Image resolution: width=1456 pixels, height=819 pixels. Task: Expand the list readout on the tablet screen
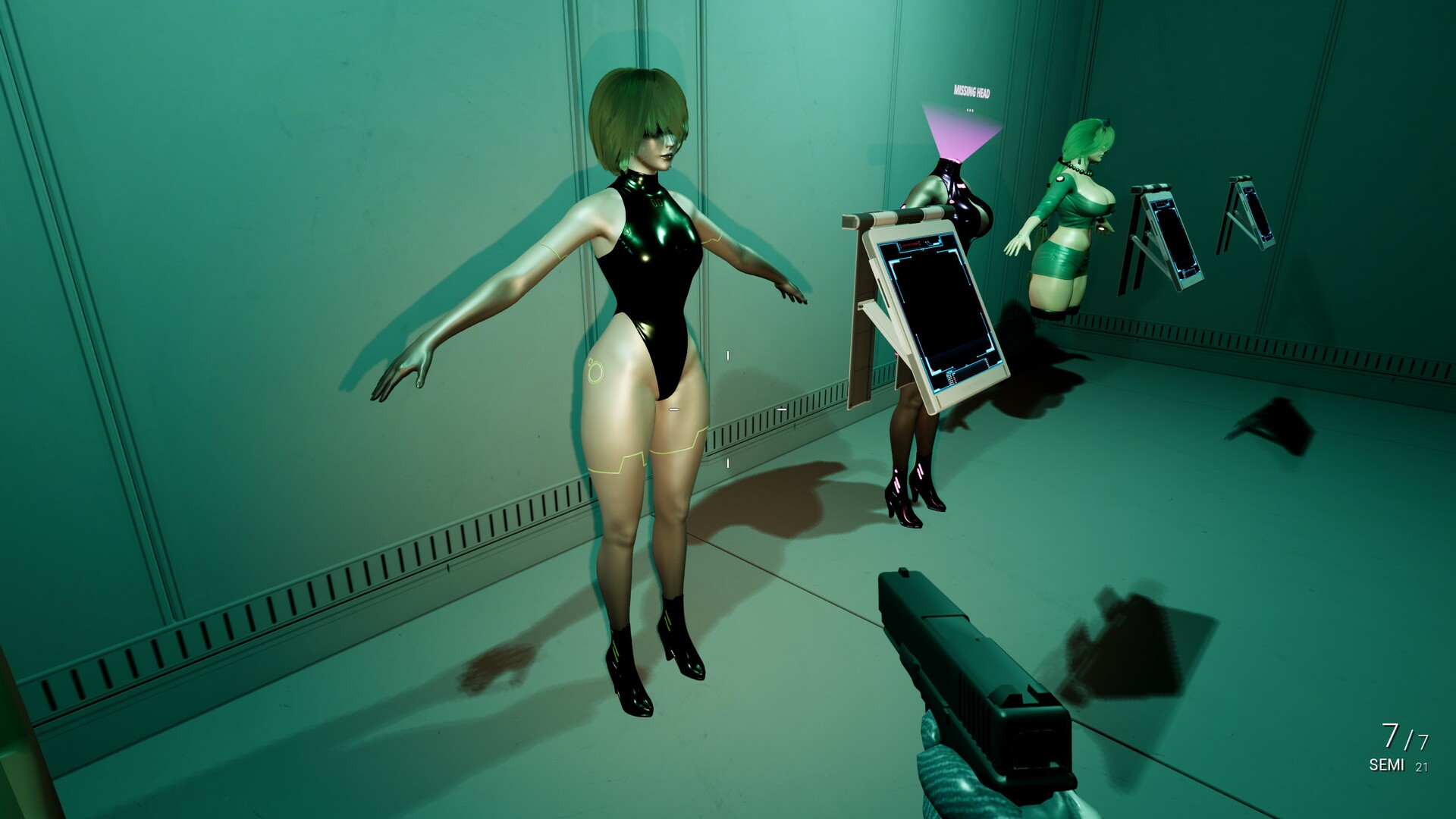tap(951, 378)
